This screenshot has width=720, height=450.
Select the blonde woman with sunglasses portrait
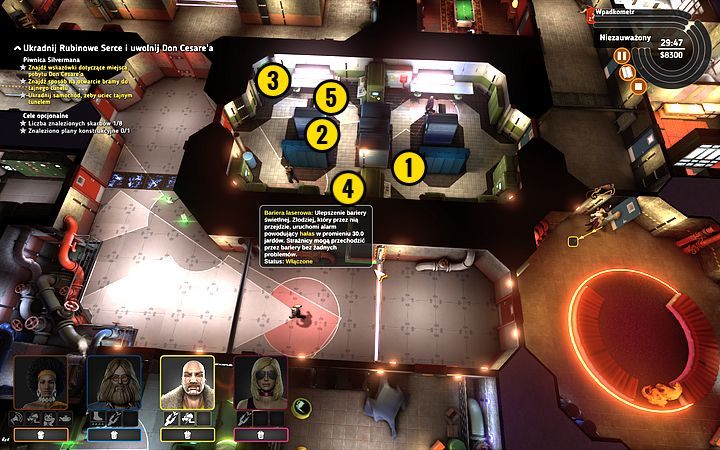(x=260, y=383)
